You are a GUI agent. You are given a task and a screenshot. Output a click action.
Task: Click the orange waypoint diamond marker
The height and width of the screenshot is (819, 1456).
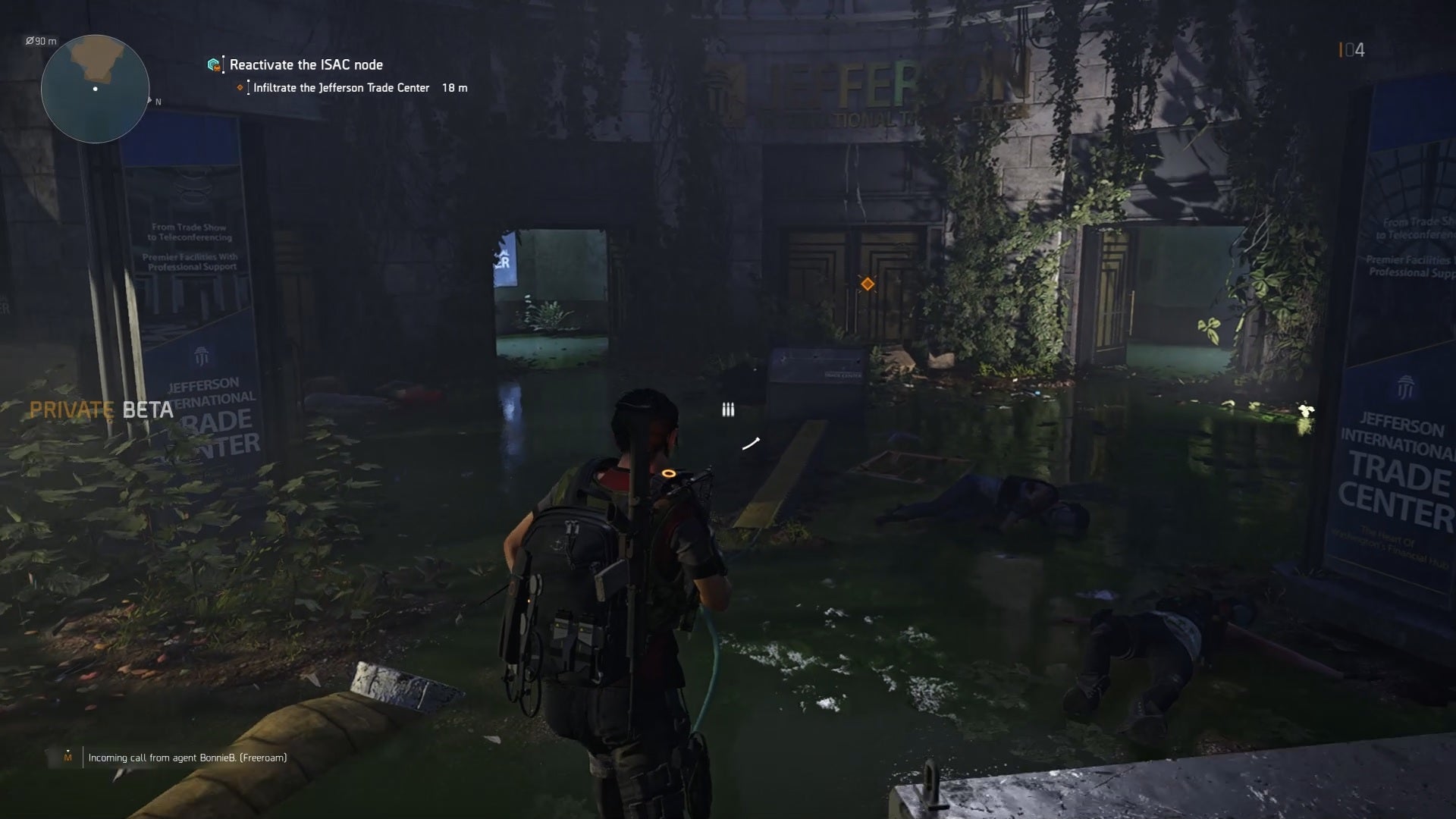868,284
